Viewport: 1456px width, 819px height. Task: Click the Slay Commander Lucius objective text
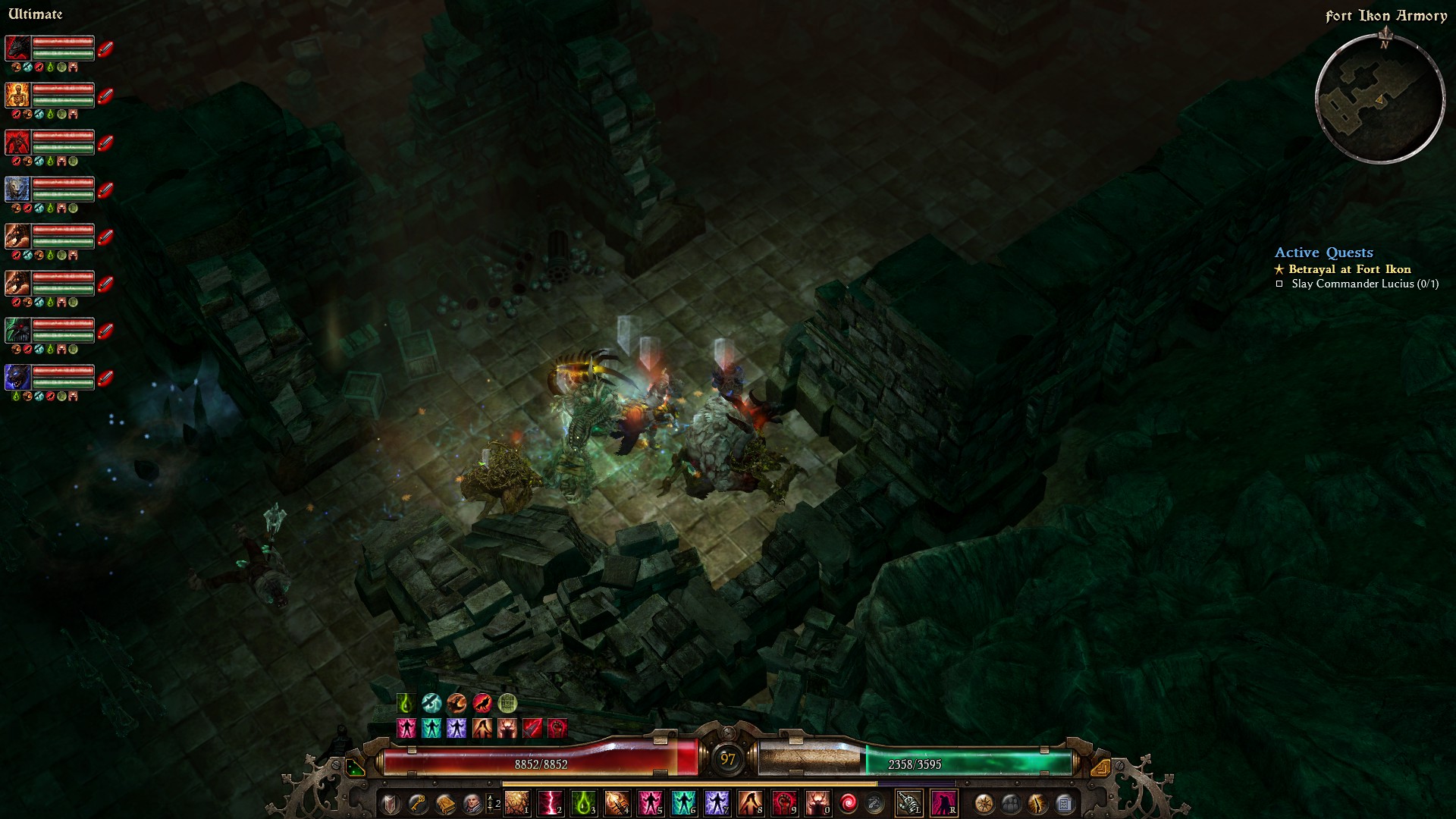(x=1365, y=283)
